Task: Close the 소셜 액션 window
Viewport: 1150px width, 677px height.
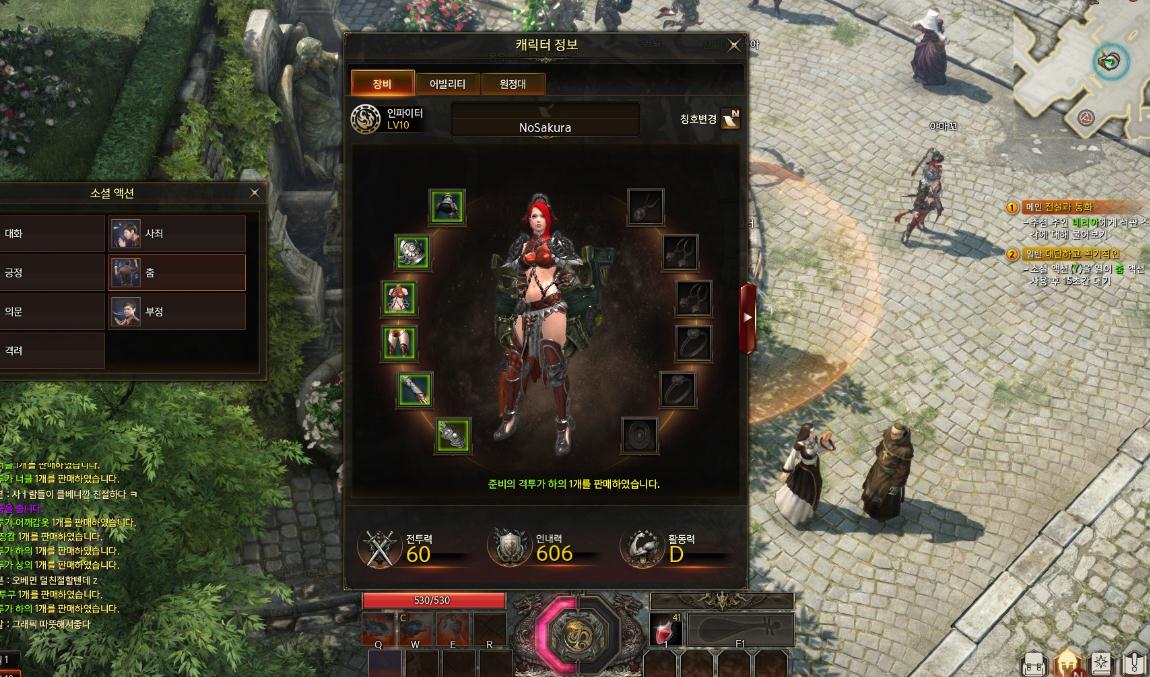Action: (254, 193)
